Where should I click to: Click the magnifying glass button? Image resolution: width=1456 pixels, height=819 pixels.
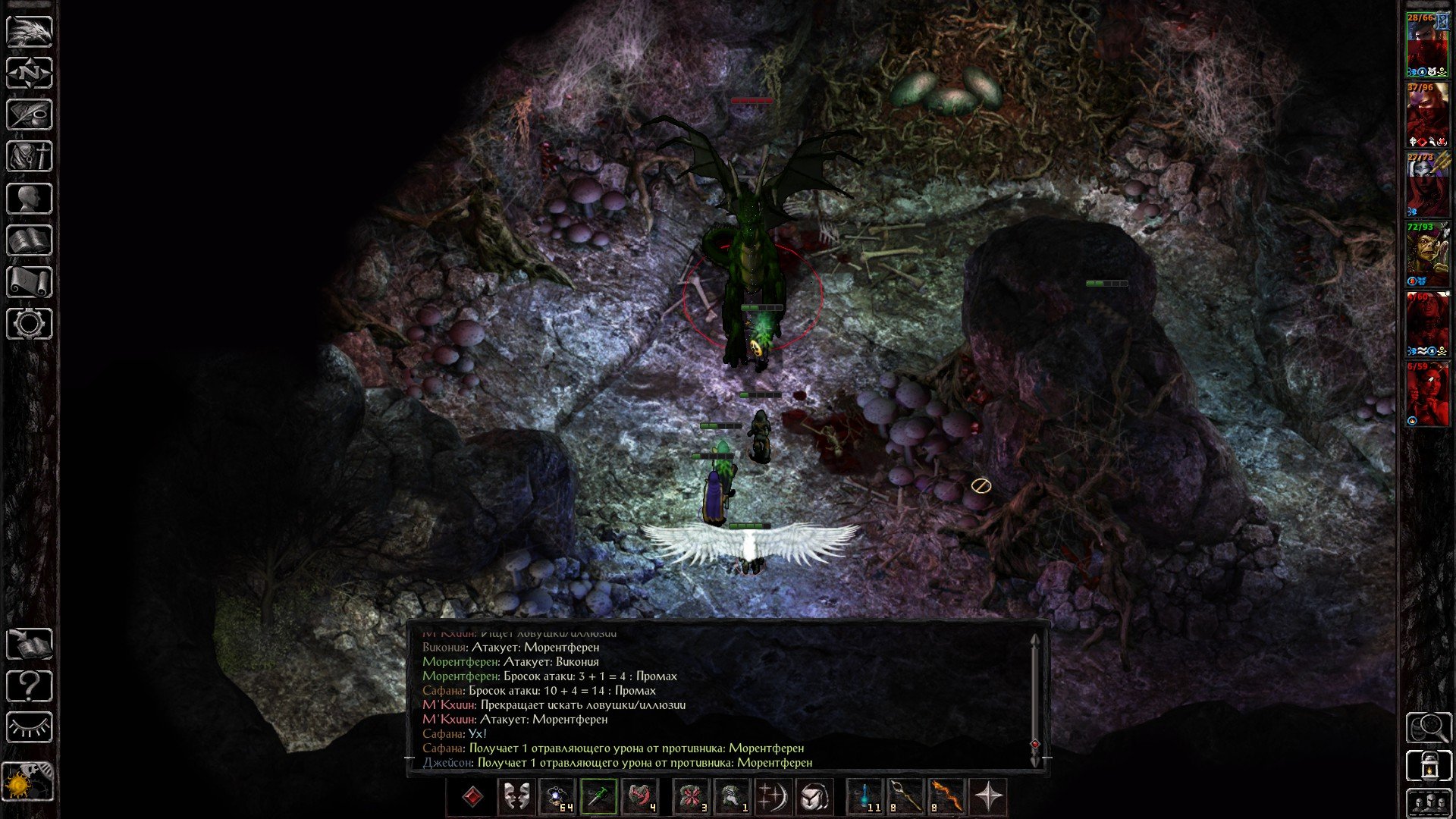coord(1429,728)
